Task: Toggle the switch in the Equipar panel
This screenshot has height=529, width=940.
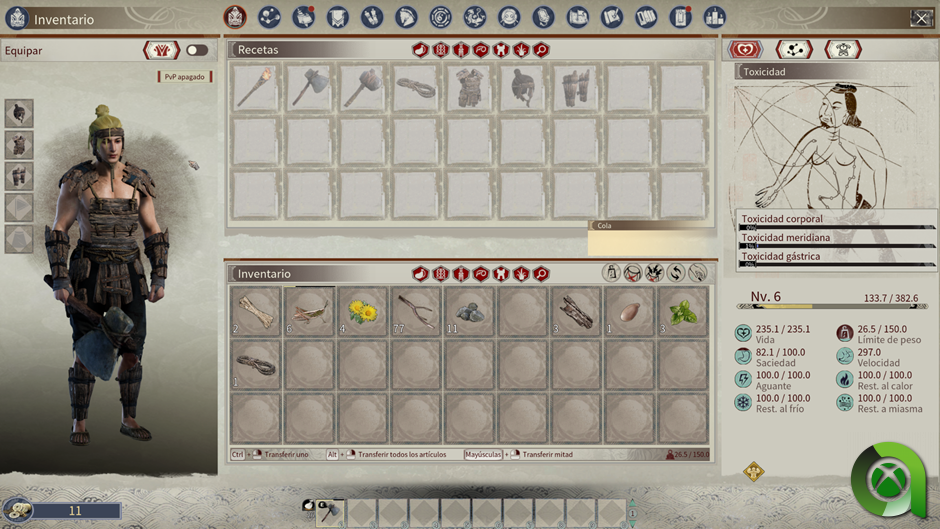Action: tap(197, 50)
